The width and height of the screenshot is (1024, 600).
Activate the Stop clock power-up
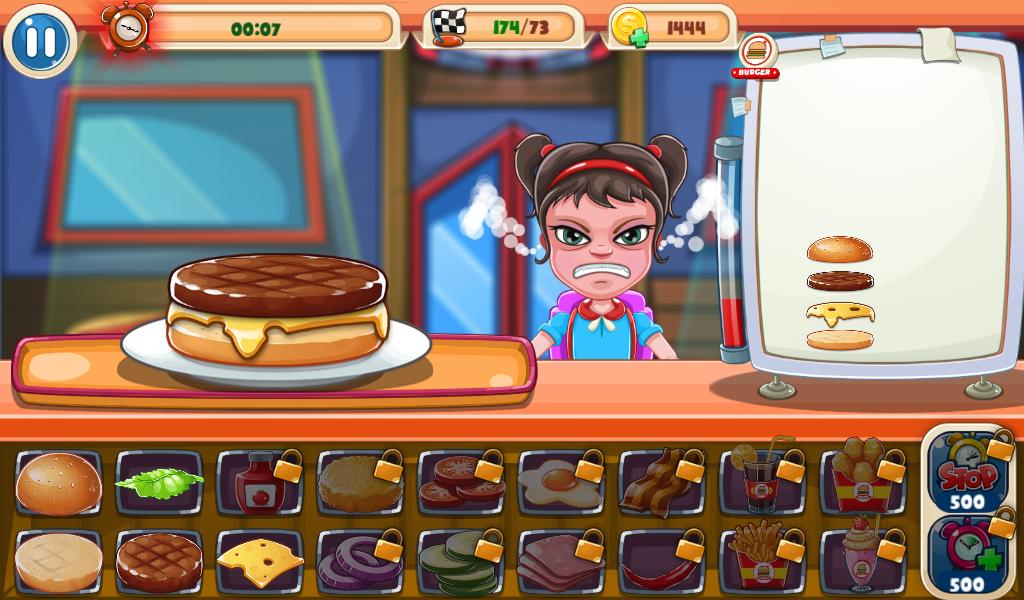pyautogui.click(x=967, y=472)
